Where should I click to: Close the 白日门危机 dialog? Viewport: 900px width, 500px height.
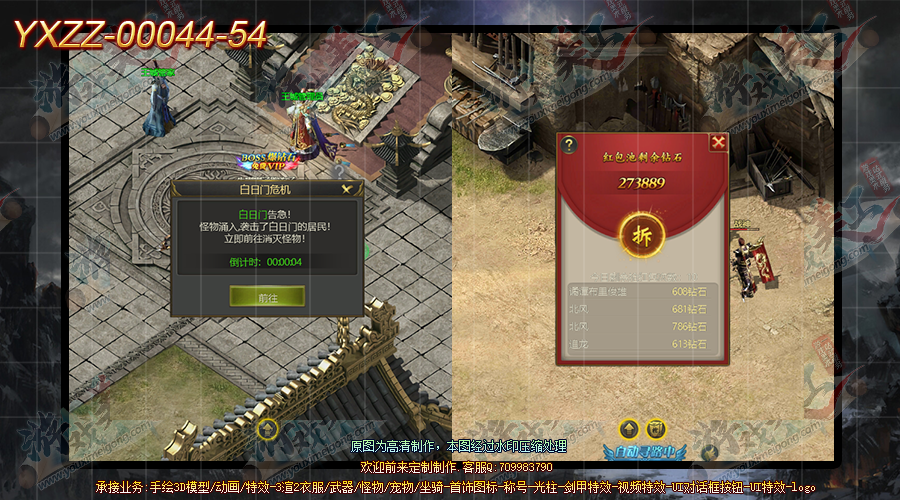tap(347, 188)
